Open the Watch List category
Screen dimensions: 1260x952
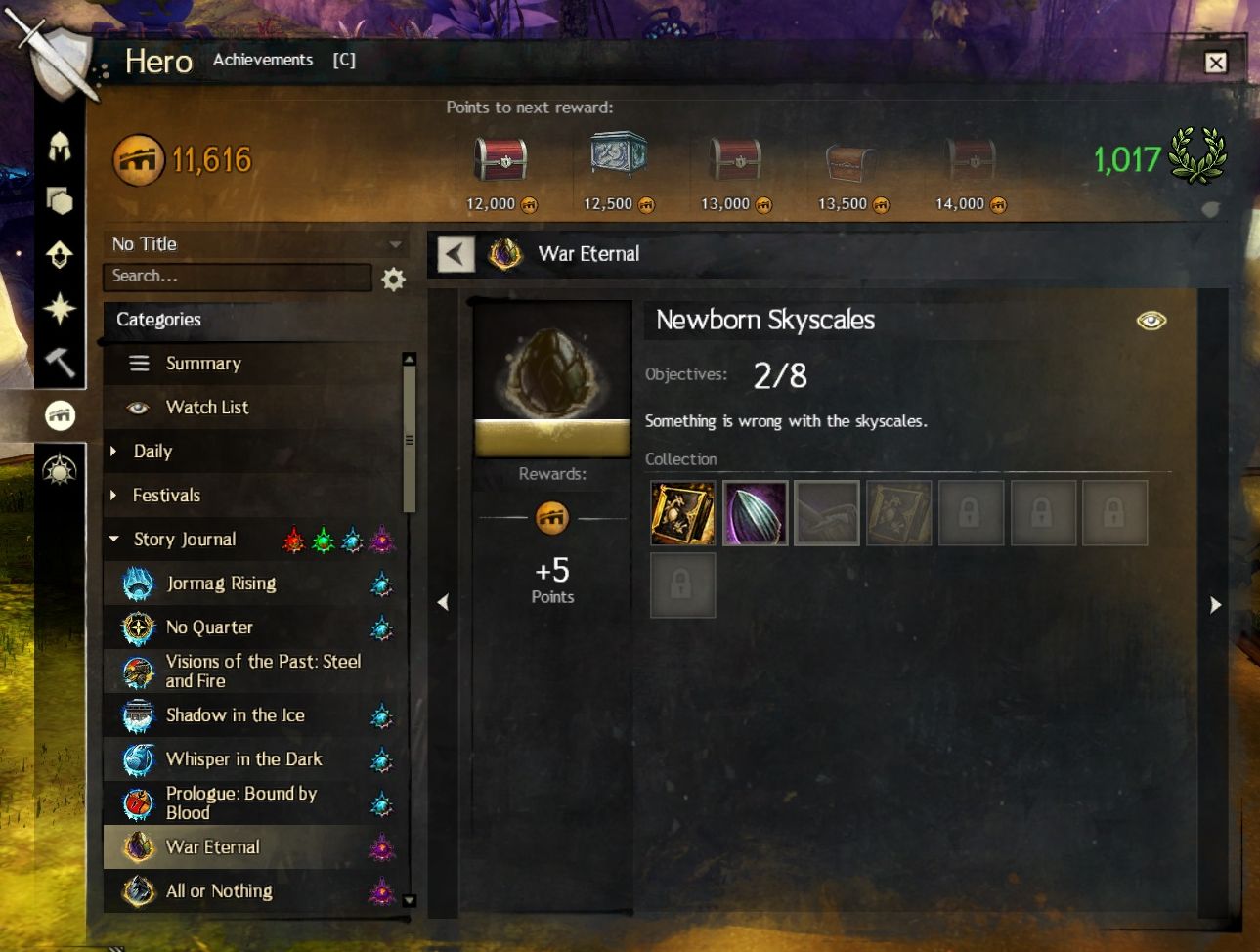click(207, 408)
